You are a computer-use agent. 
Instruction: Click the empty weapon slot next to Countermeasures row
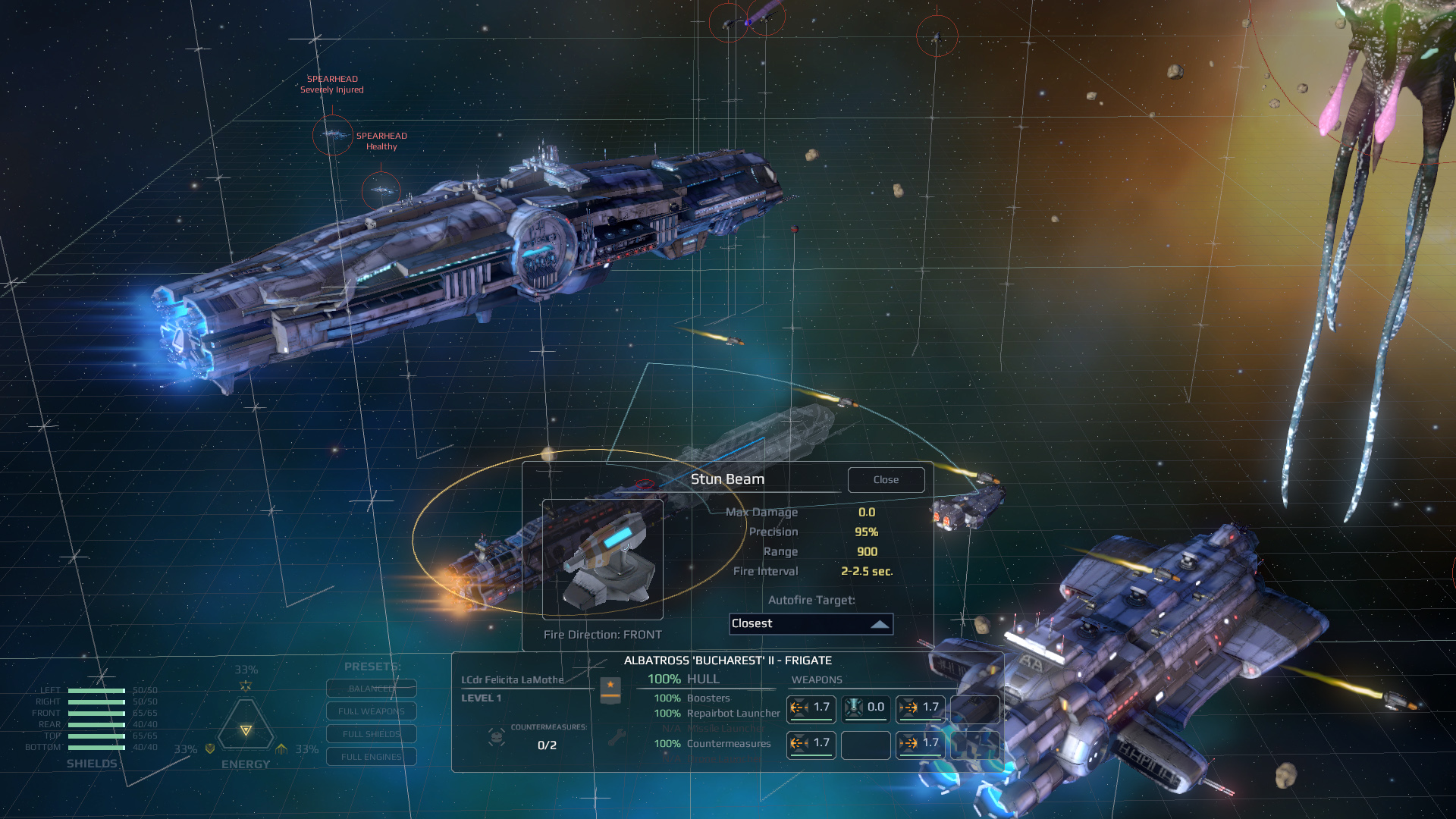pyautogui.click(x=866, y=747)
